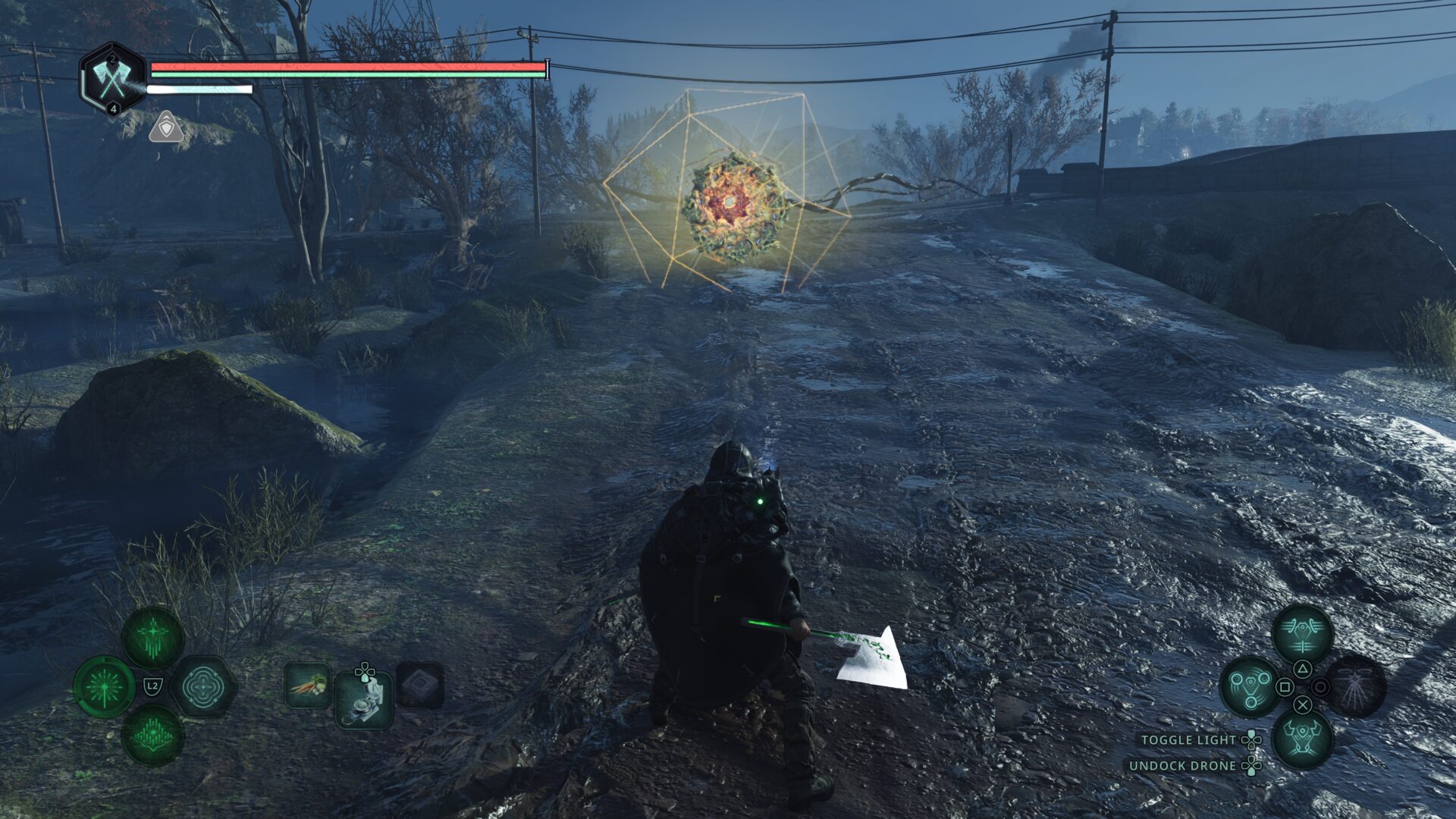Use the carrots and vegetables food item
Viewport: 1456px width, 819px height.
coord(308,685)
